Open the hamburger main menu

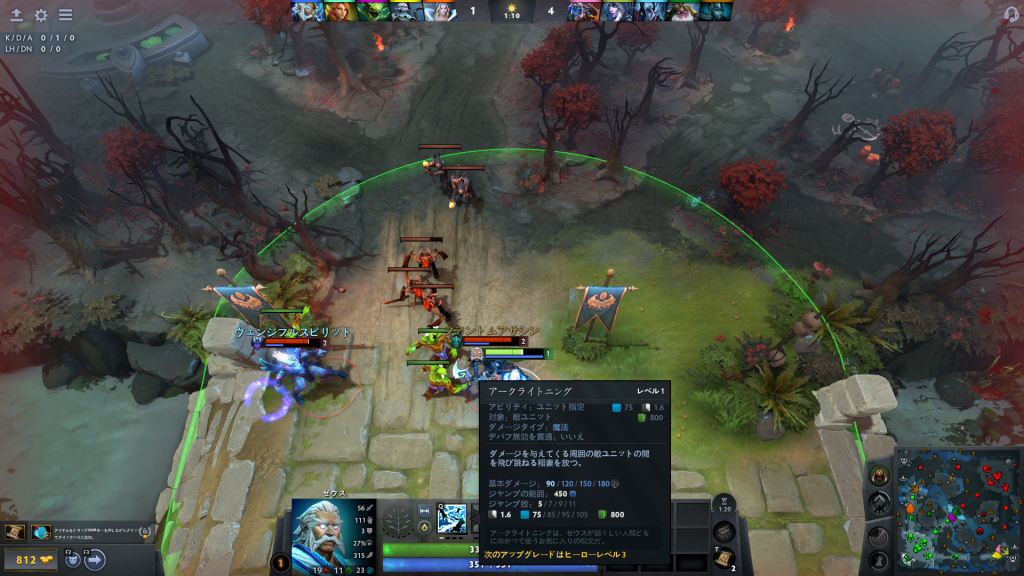[x=65, y=15]
